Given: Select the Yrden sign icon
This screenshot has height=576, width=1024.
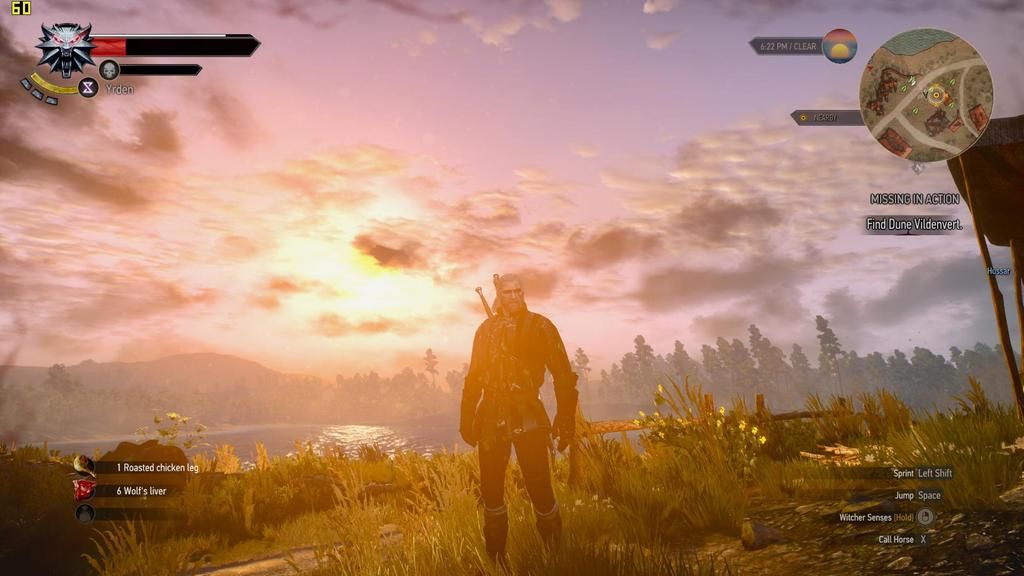Looking at the screenshot, I should 88,88.
